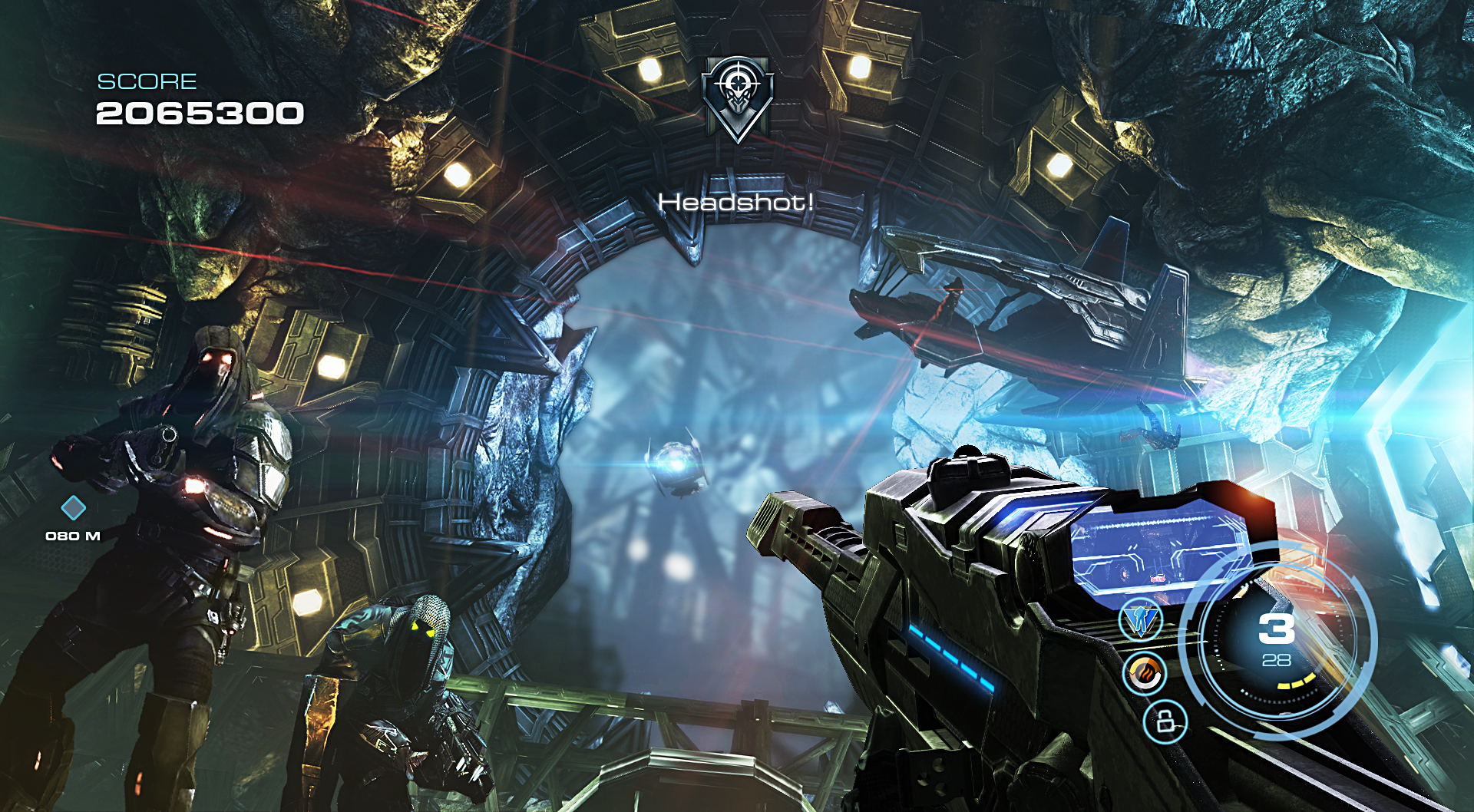This screenshot has height=812, width=1474.
Task: Click the diamond waypoint marker above 080 M
Action: pos(73,507)
